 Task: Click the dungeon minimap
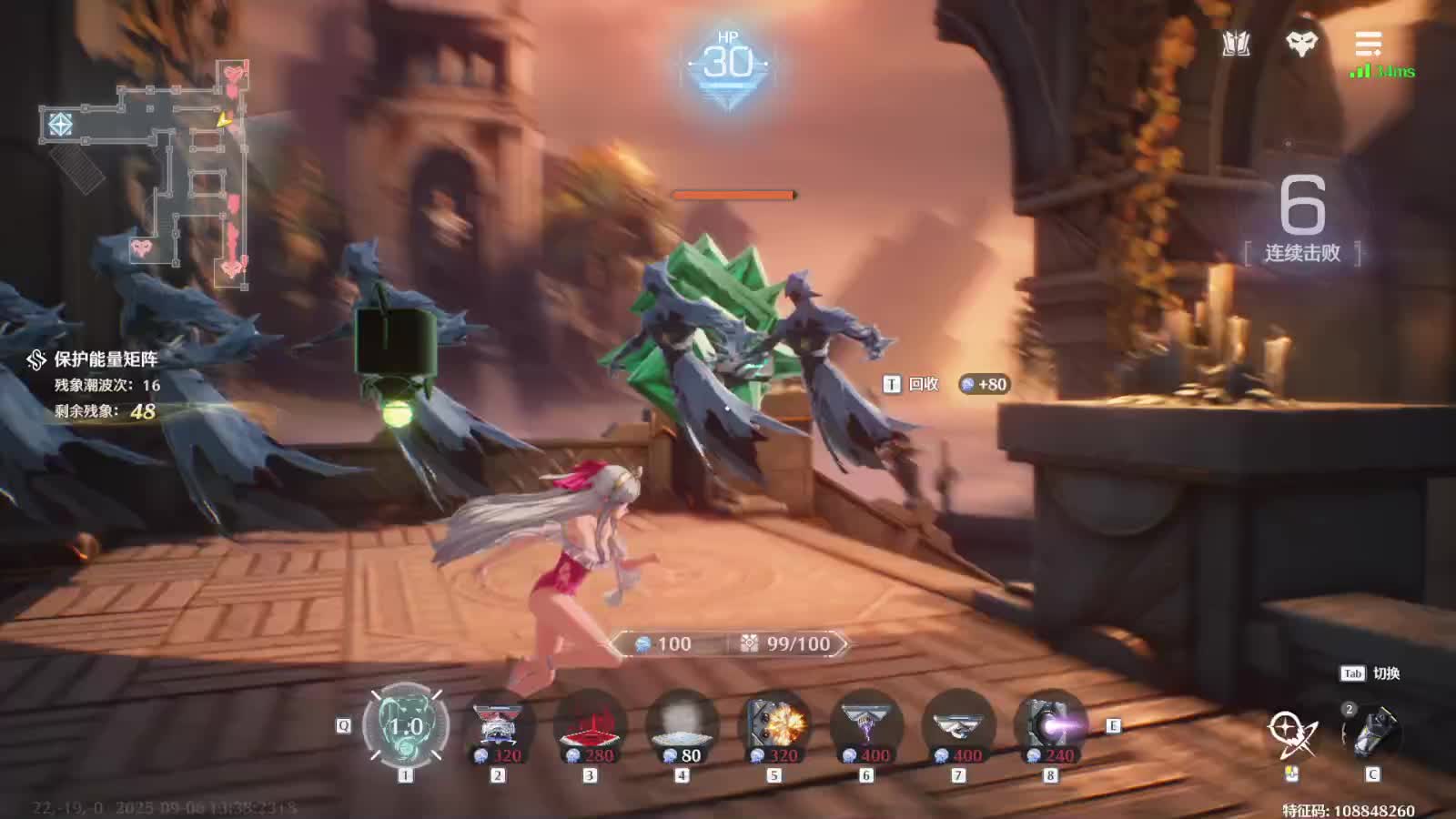tap(146, 173)
